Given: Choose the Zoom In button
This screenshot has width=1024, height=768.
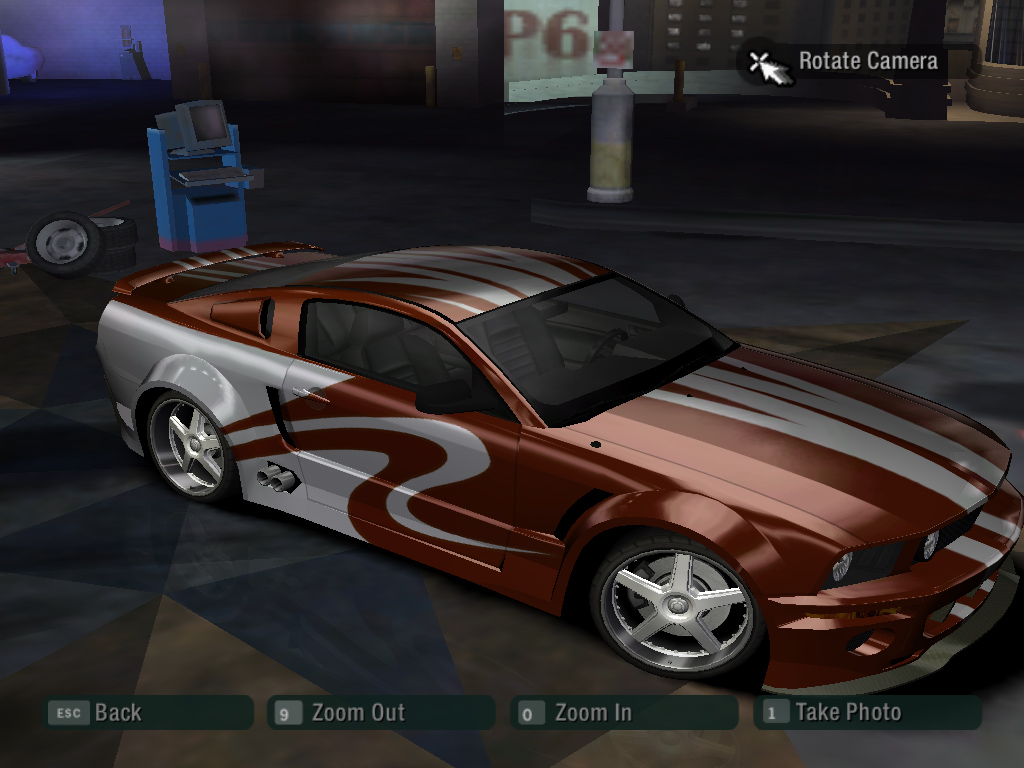Looking at the screenshot, I should [x=622, y=713].
